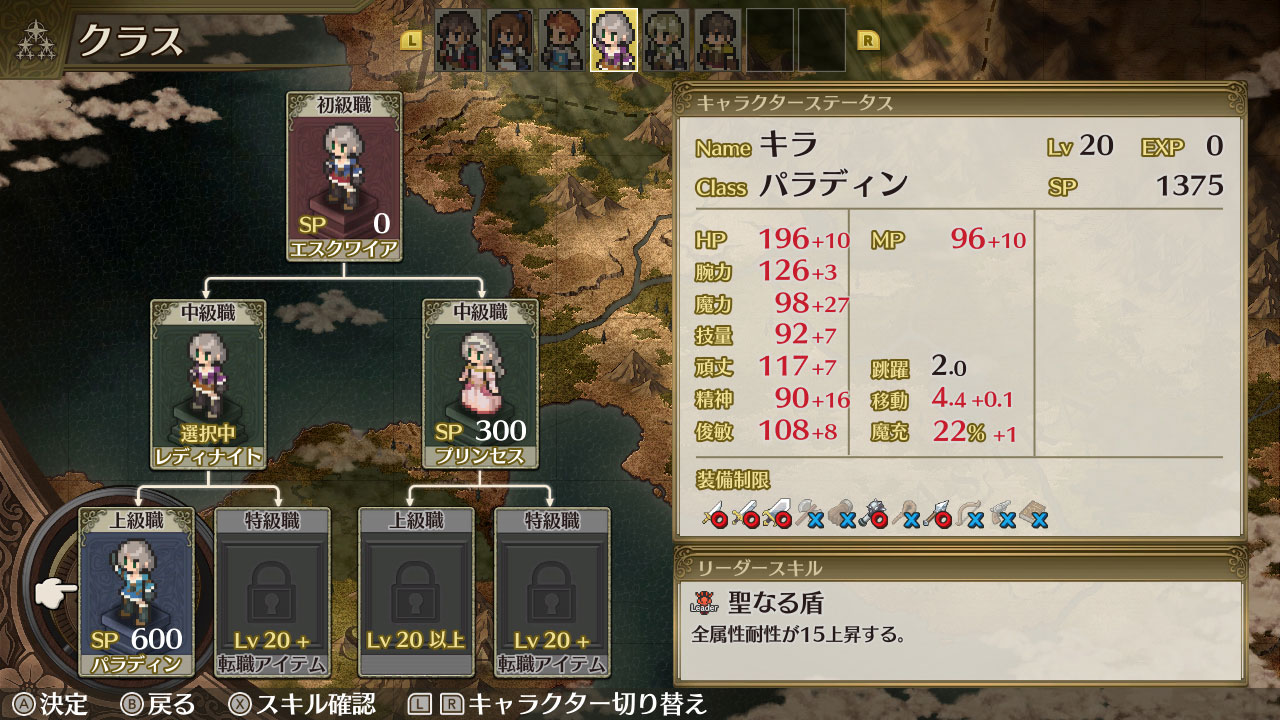Click the locked advanced class card labeled Lv 20 以上

point(416,592)
